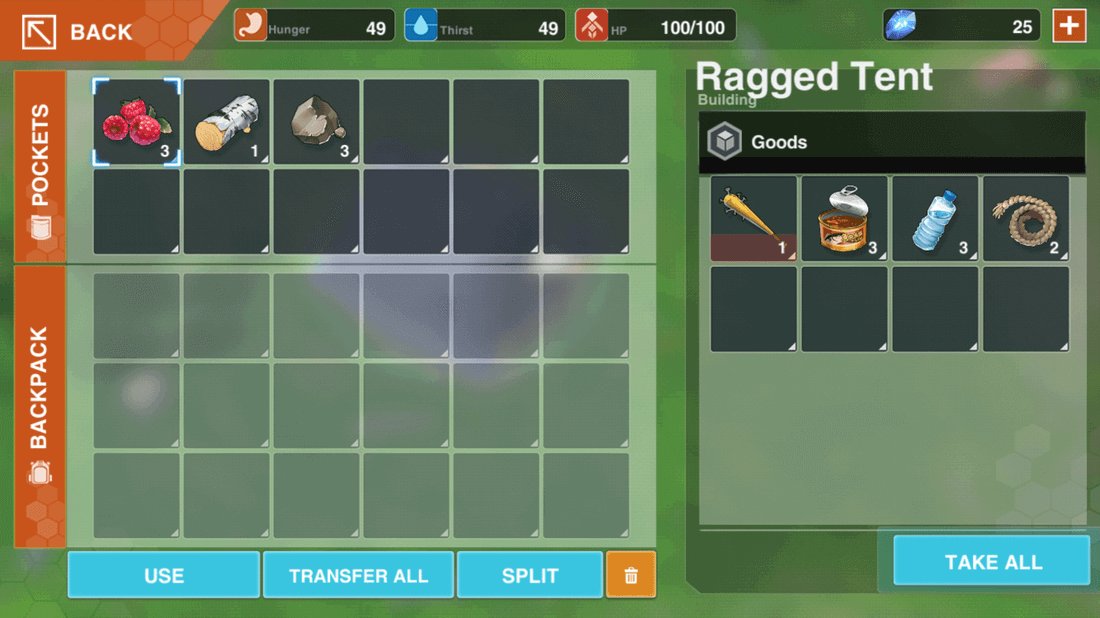1100x618 pixels.
Task: Delete item with trash can button
Action: [631, 575]
